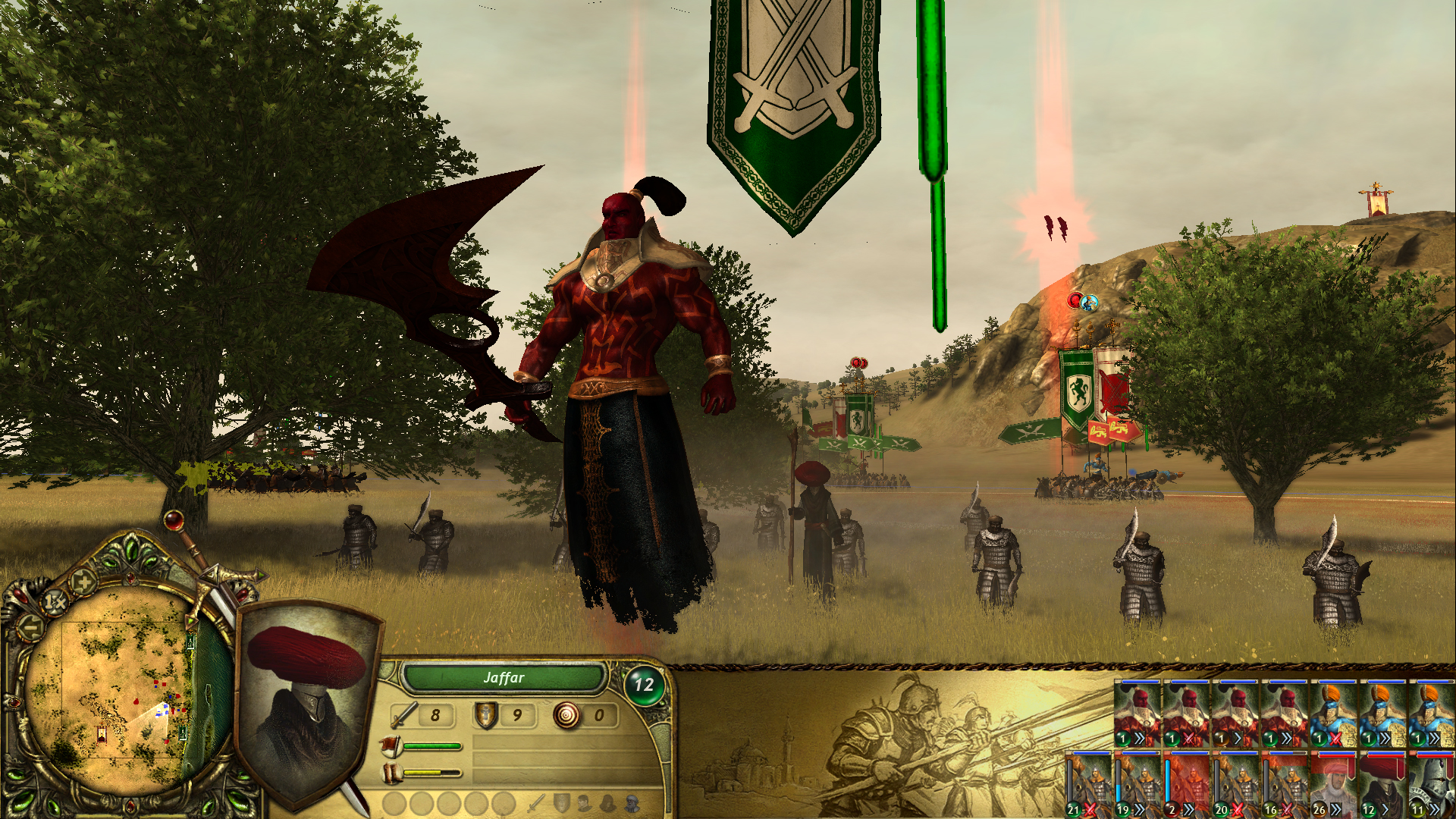Toggle the single chevron on the 12-count red-turban unit

[1386, 811]
